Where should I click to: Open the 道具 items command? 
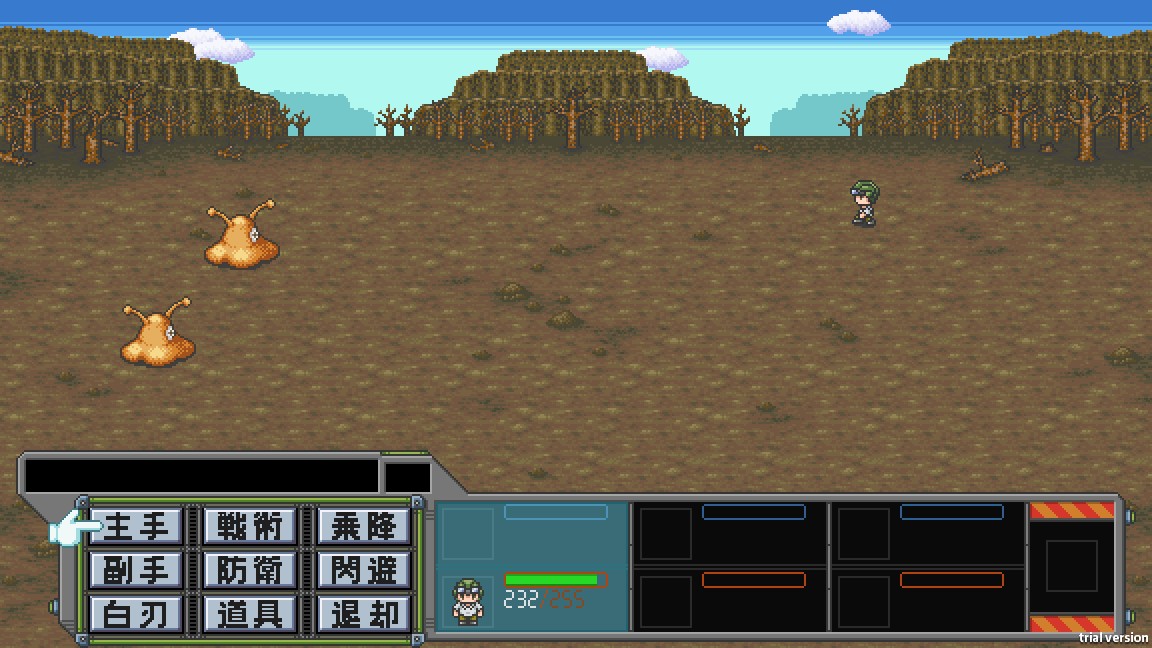click(250, 613)
